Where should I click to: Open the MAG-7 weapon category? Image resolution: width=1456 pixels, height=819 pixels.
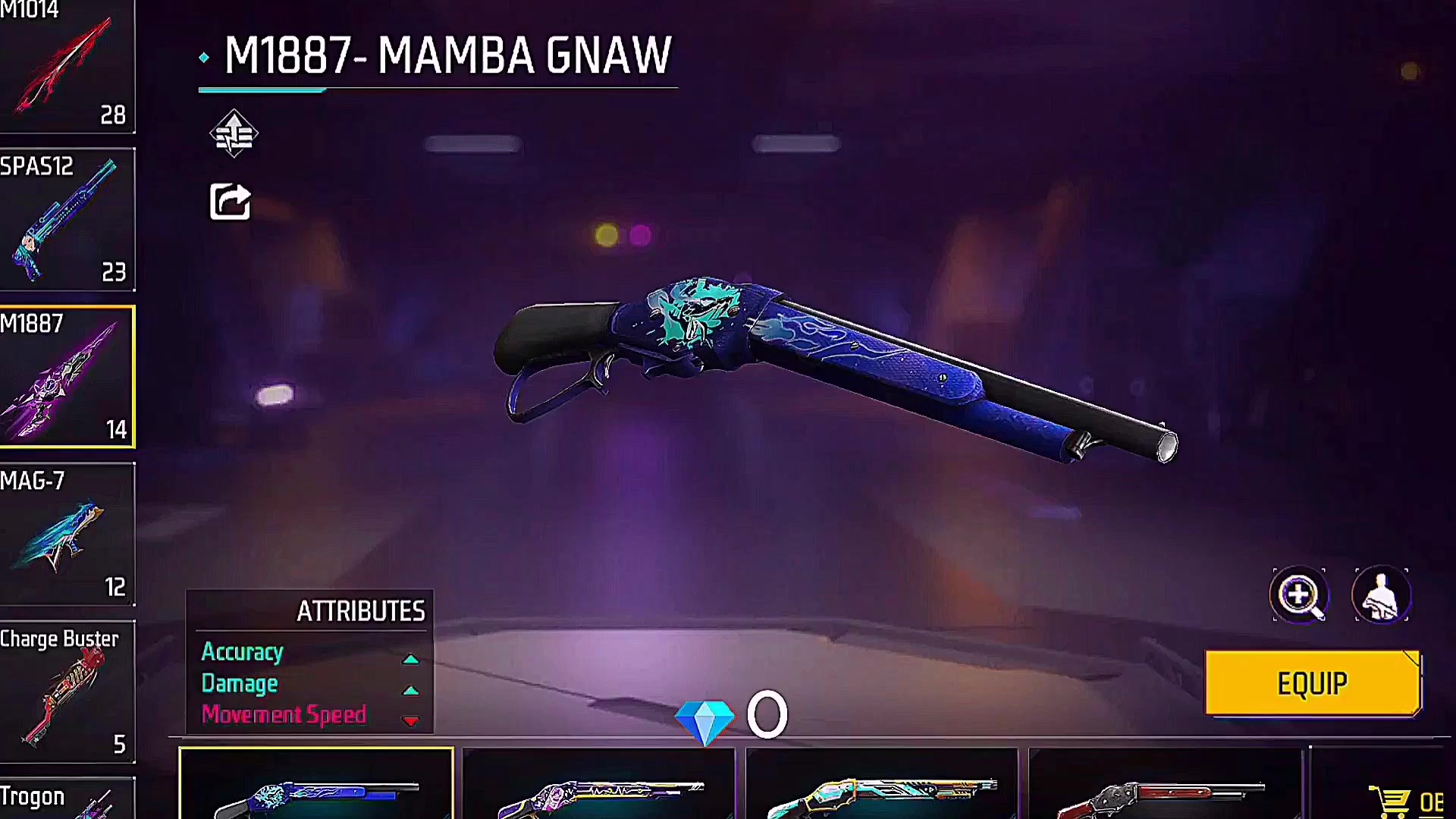[x=67, y=535]
